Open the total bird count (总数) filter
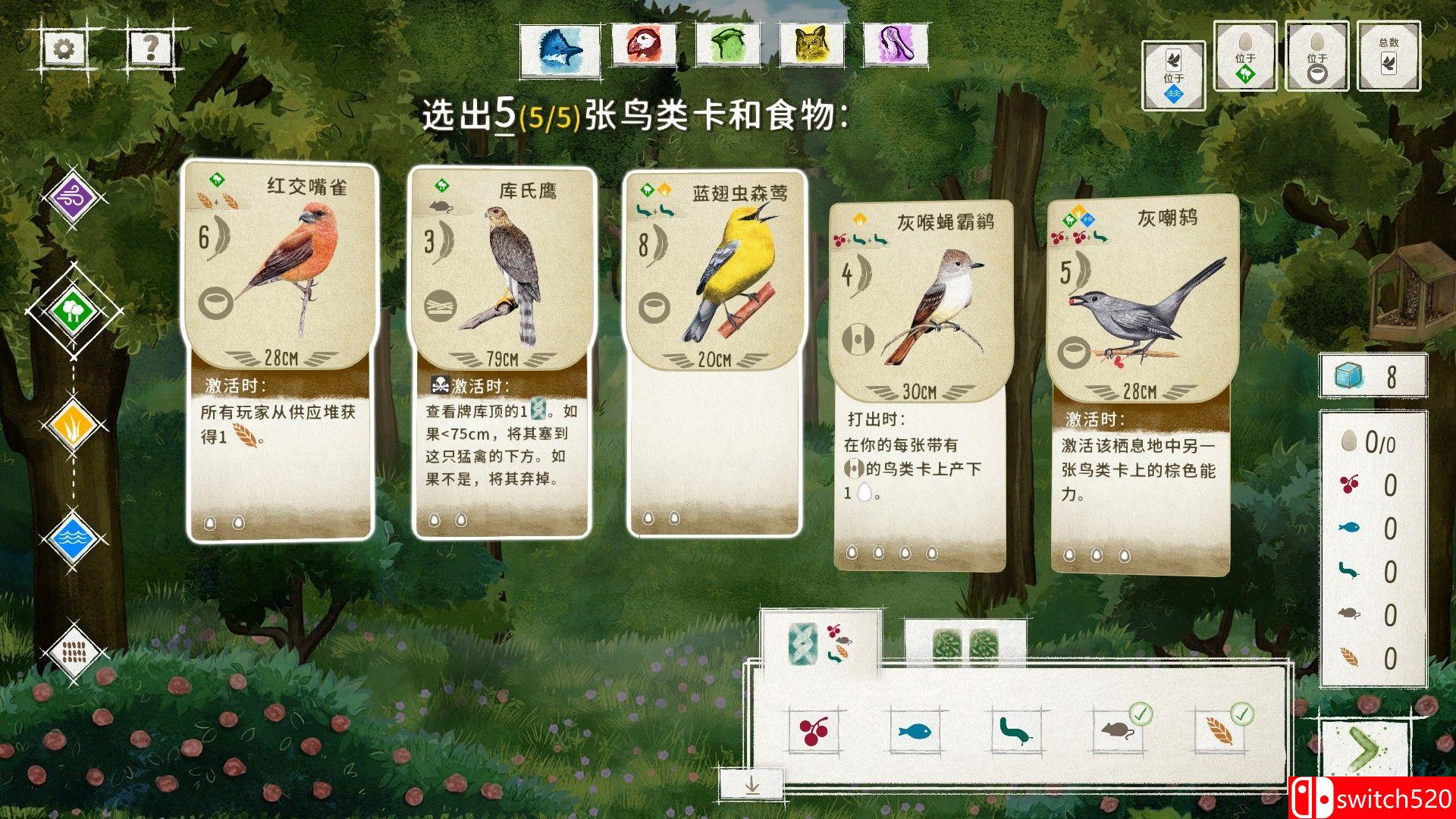Image resolution: width=1456 pixels, height=819 pixels. [x=1389, y=55]
